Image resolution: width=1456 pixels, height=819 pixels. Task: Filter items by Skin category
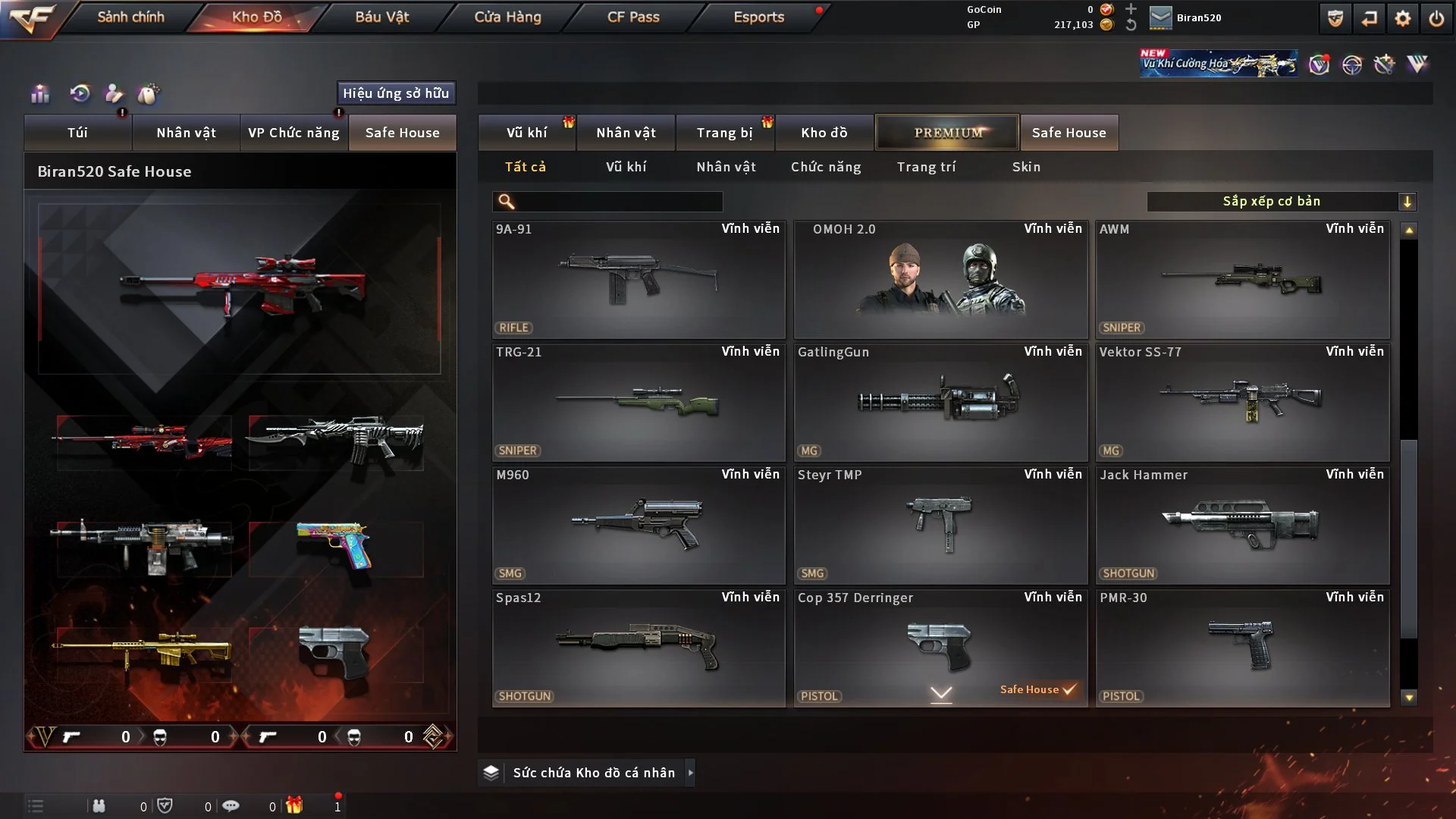click(1026, 167)
